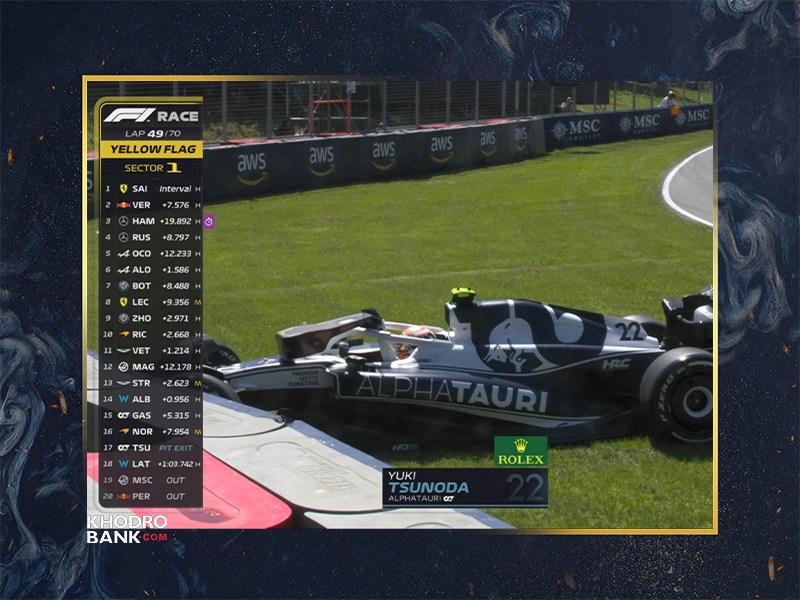Select the MSC row marked Out
The image size is (800, 600).
pyautogui.click(x=152, y=480)
